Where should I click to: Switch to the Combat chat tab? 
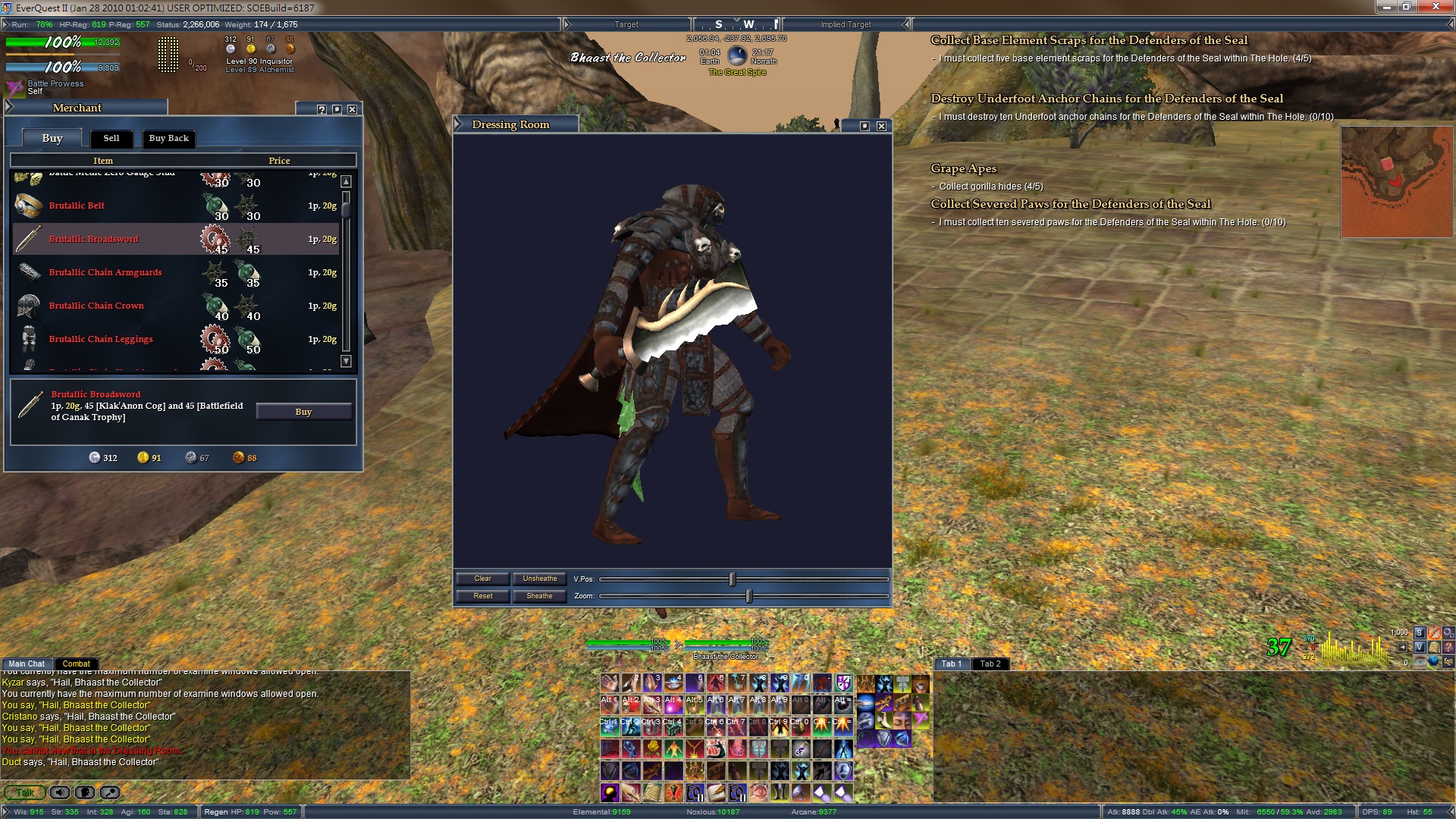(76, 664)
